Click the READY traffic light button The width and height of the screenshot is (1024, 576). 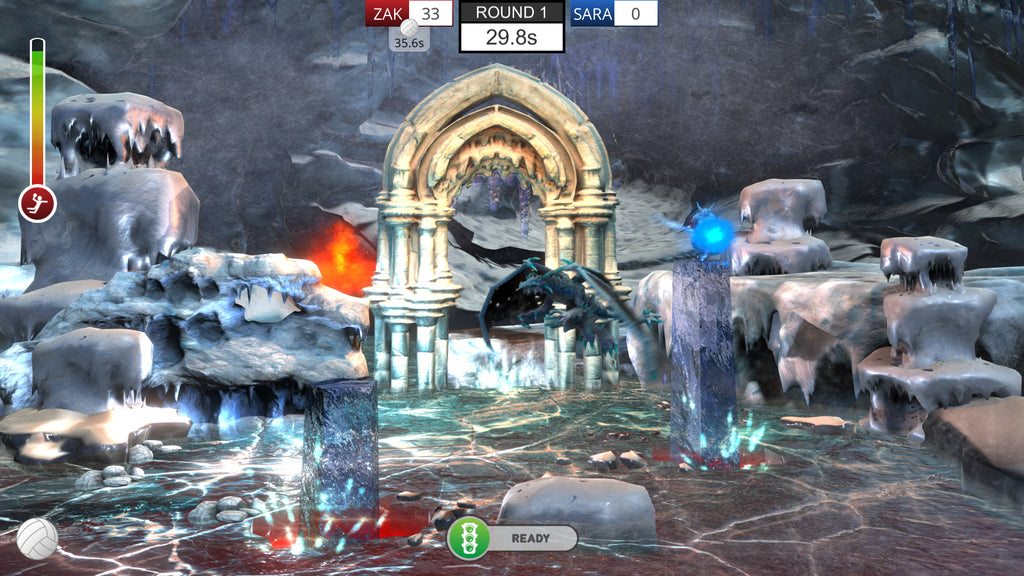point(468,538)
